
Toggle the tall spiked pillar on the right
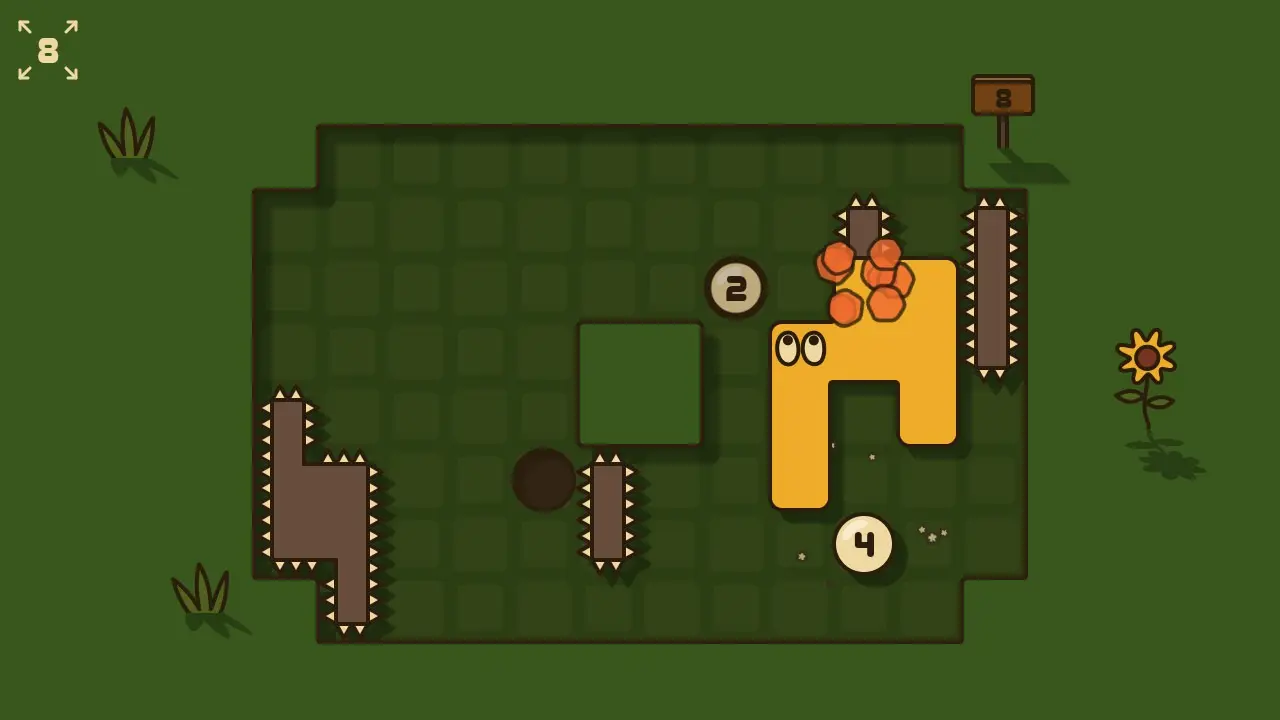pyautogui.click(x=992, y=287)
